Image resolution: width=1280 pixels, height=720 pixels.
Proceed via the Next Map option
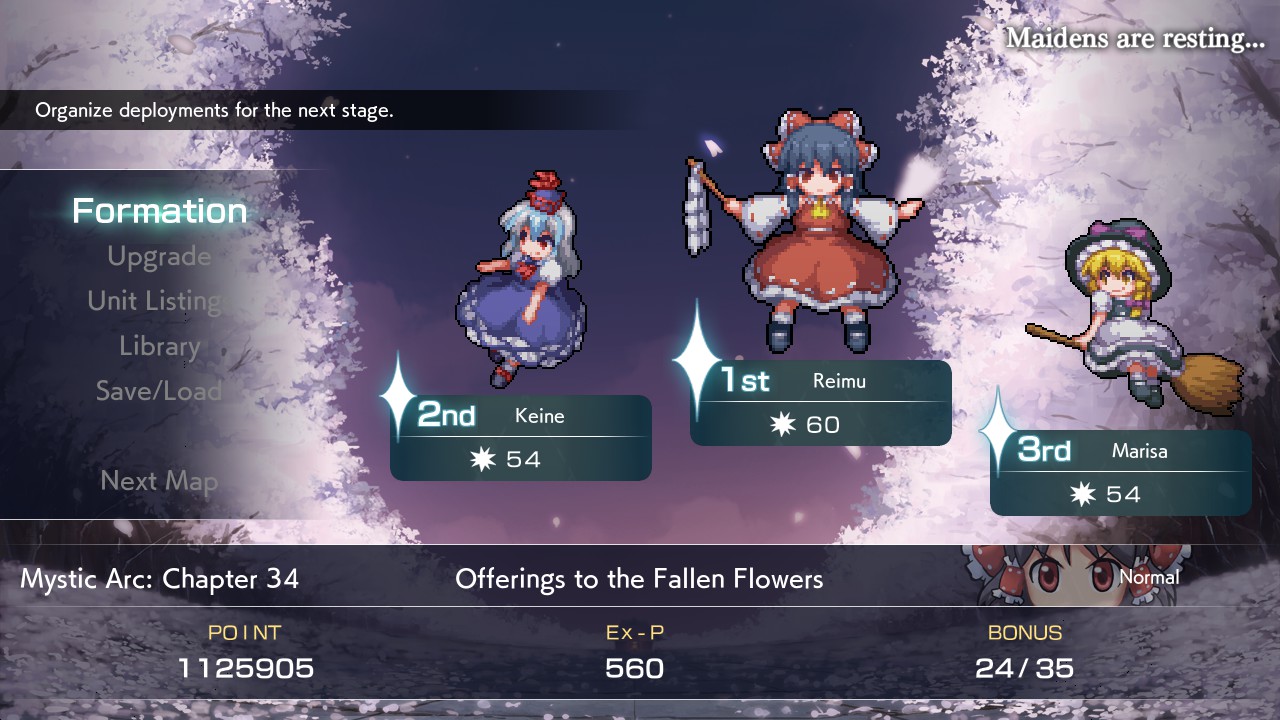coord(160,481)
